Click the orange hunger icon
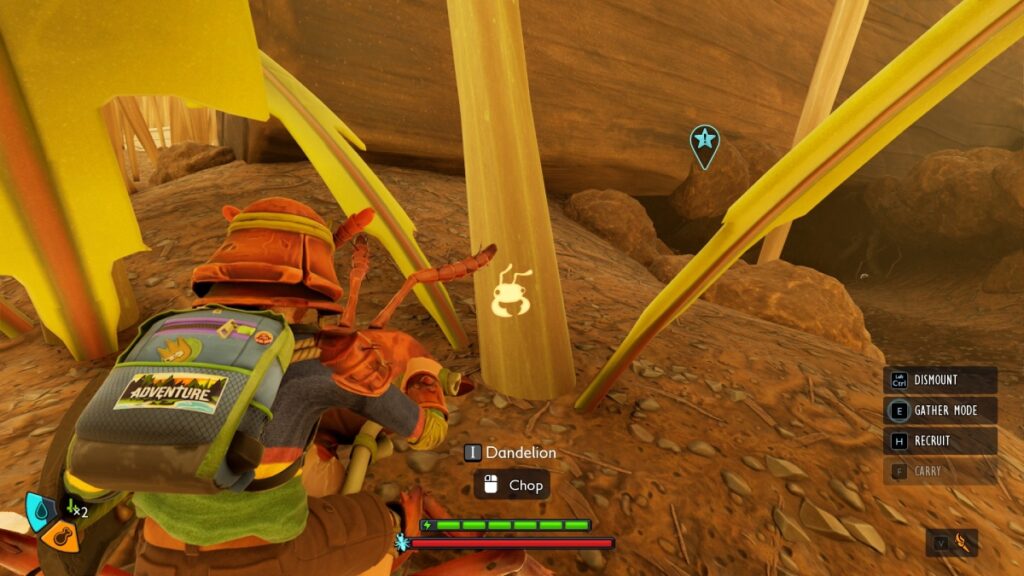Image resolution: width=1024 pixels, height=576 pixels. (59, 537)
